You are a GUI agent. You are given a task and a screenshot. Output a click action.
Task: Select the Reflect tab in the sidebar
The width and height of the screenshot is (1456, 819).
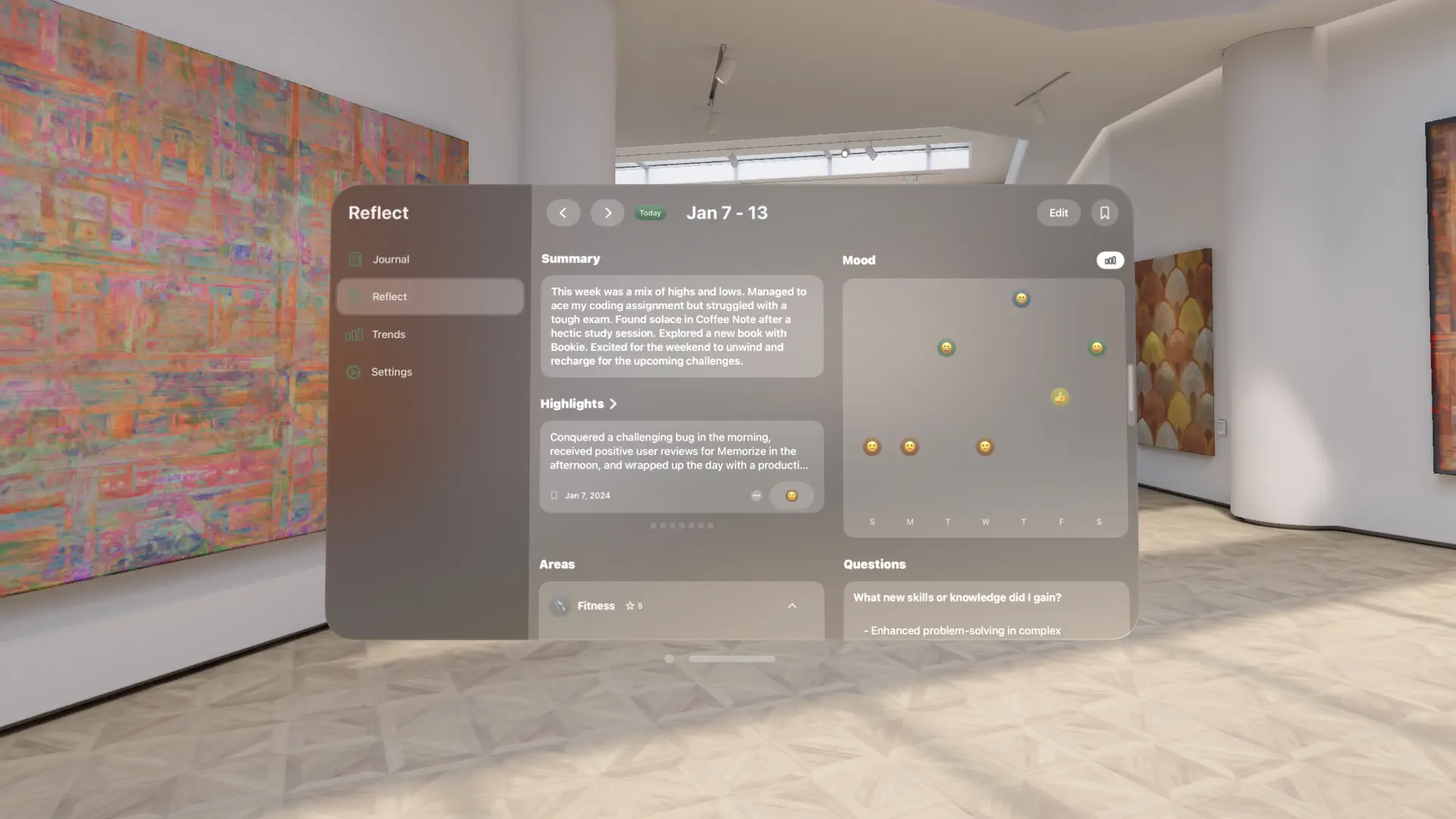coord(390,297)
